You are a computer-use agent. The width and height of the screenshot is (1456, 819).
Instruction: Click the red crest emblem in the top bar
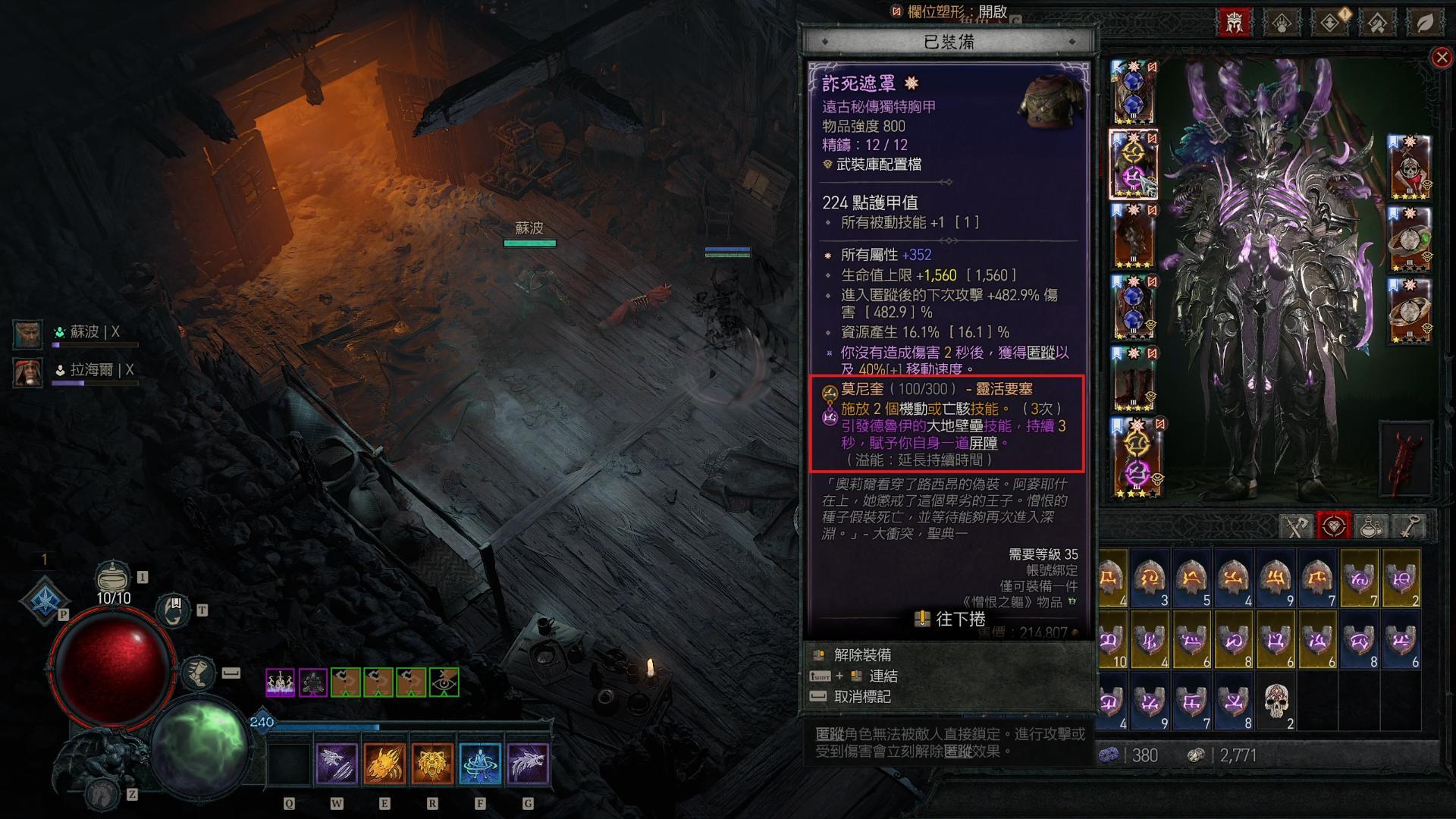point(1234,23)
